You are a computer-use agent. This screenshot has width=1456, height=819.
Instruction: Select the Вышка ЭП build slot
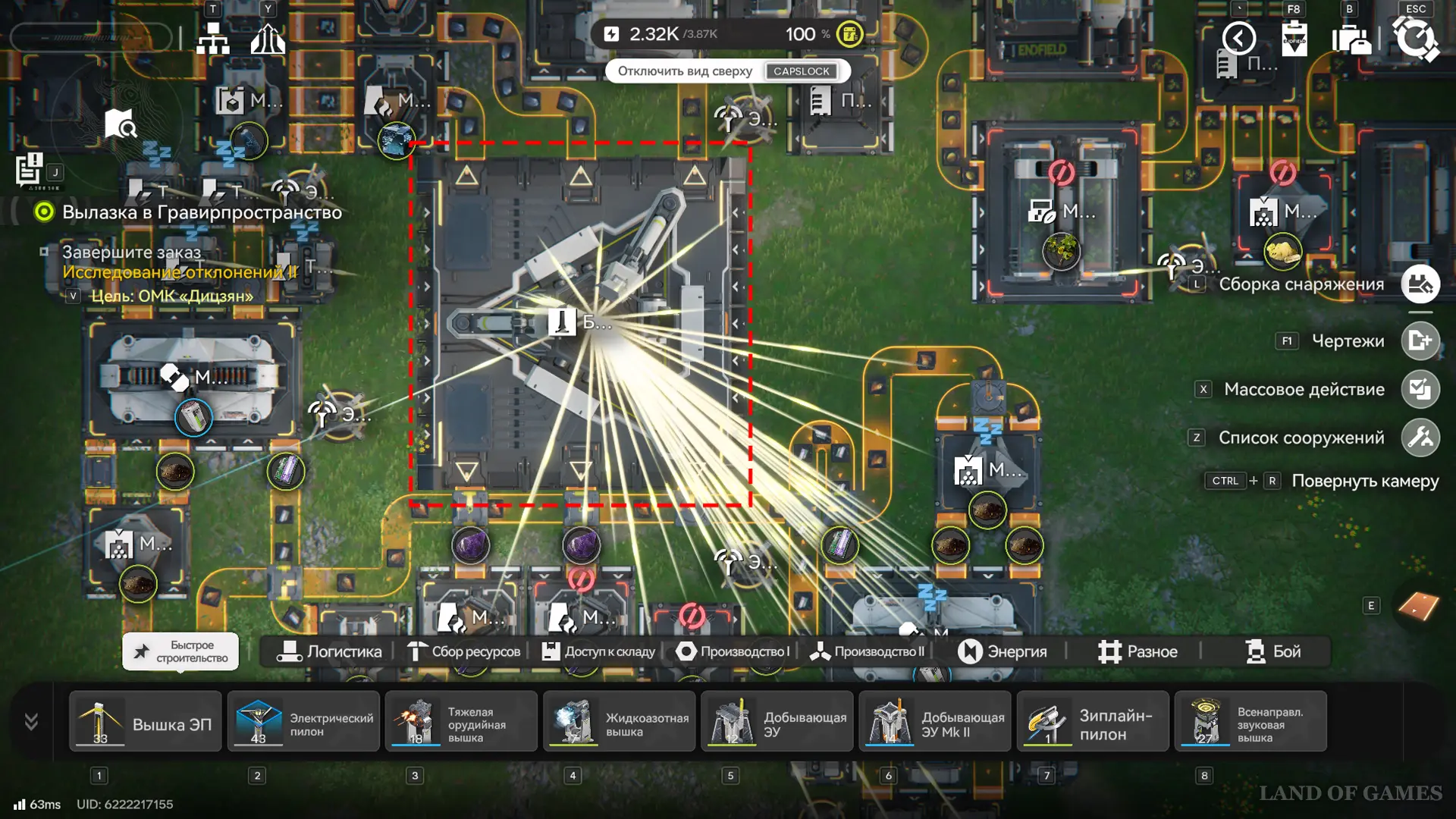pos(146,722)
